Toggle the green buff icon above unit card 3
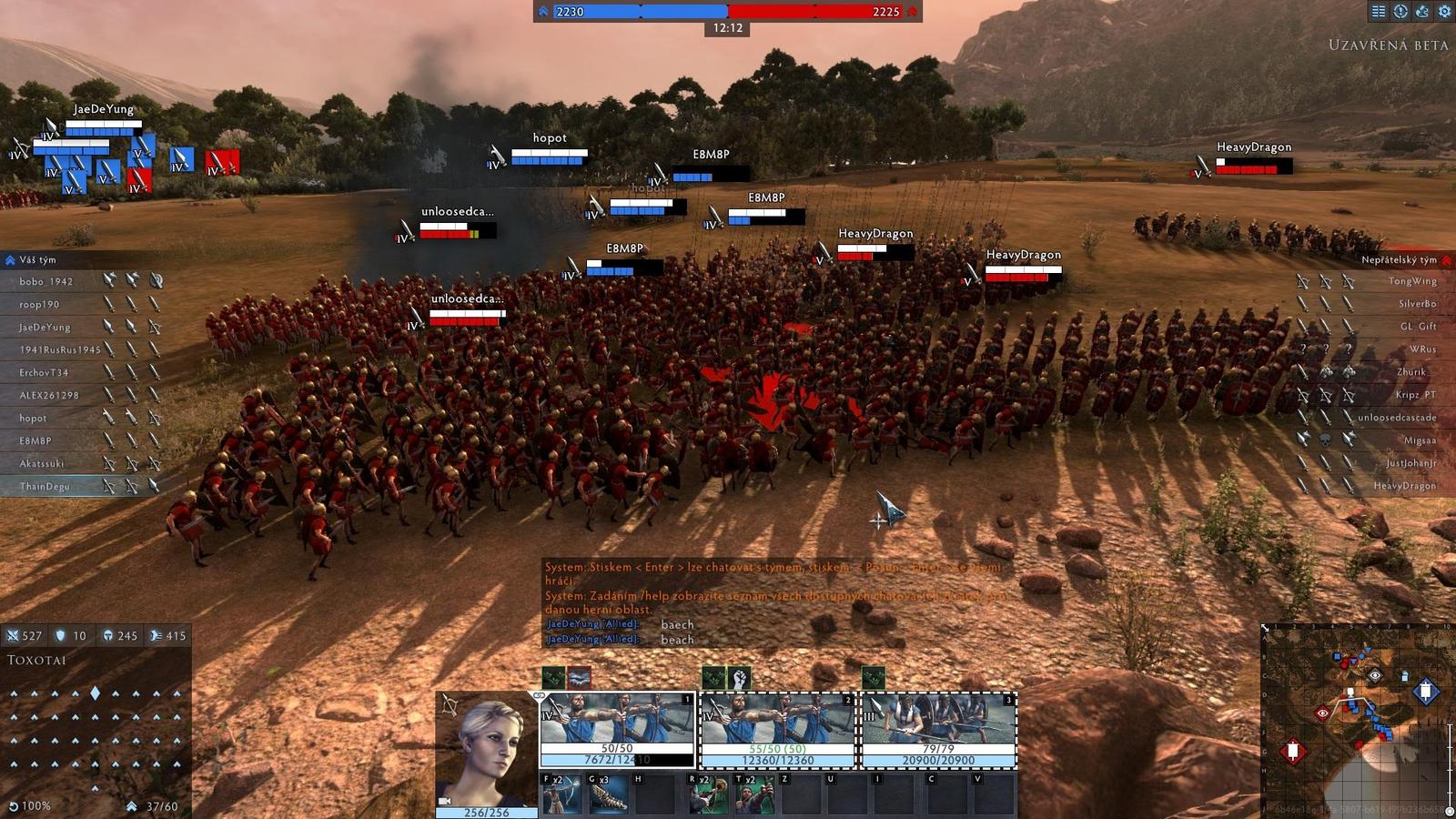Screen dimensions: 1456x819 [x=875, y=677]
